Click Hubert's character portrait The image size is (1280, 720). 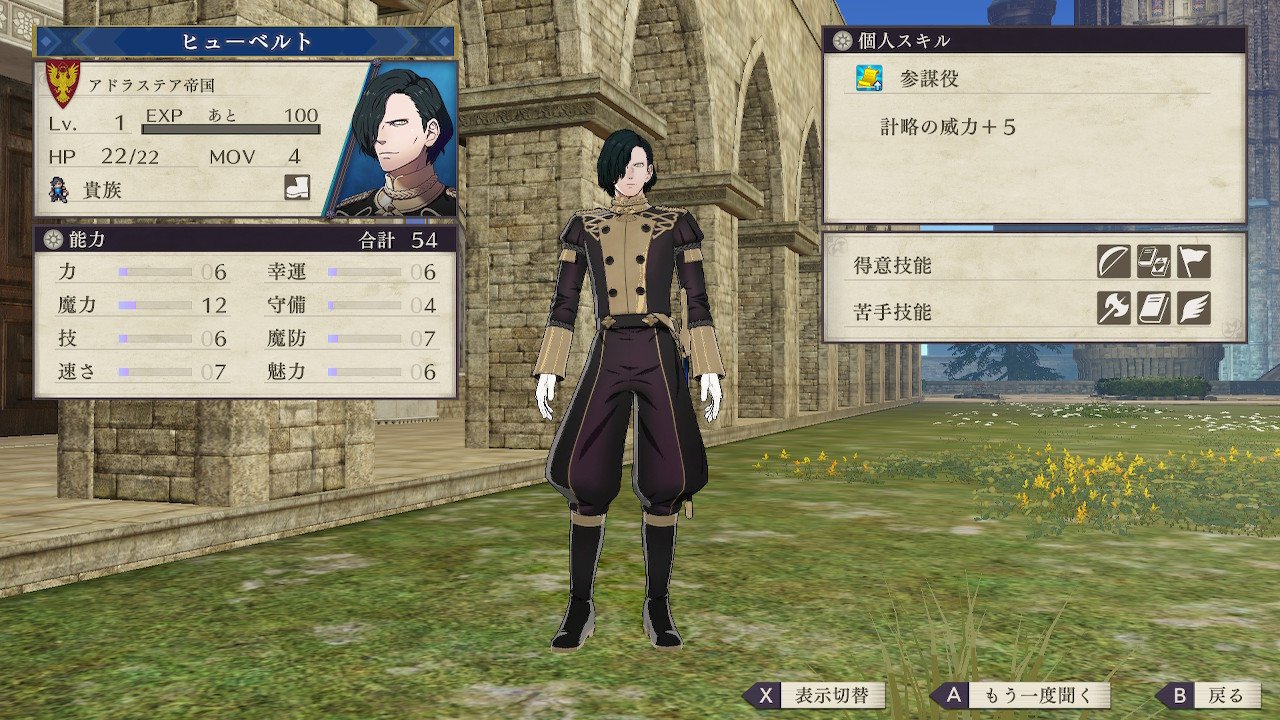(395, 139)
